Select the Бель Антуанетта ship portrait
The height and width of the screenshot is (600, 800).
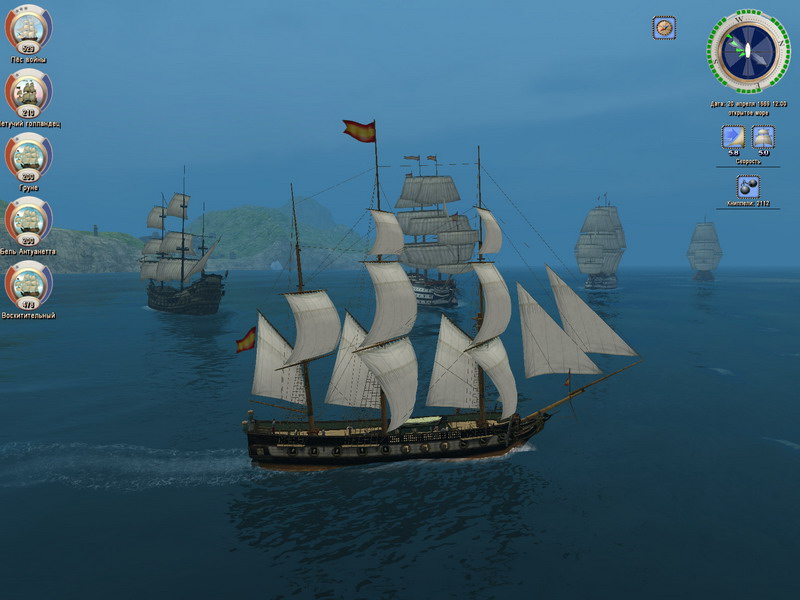(x=28, y=220)
